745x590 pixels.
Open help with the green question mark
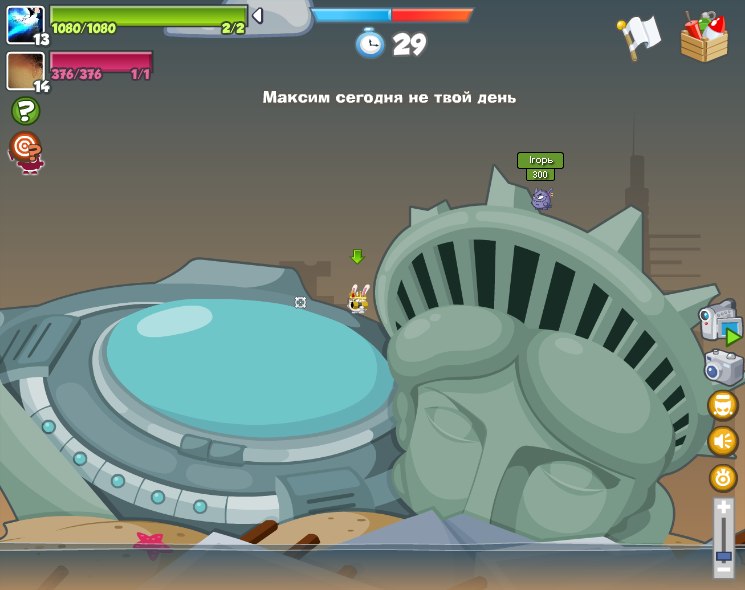[x=25, y=111]
